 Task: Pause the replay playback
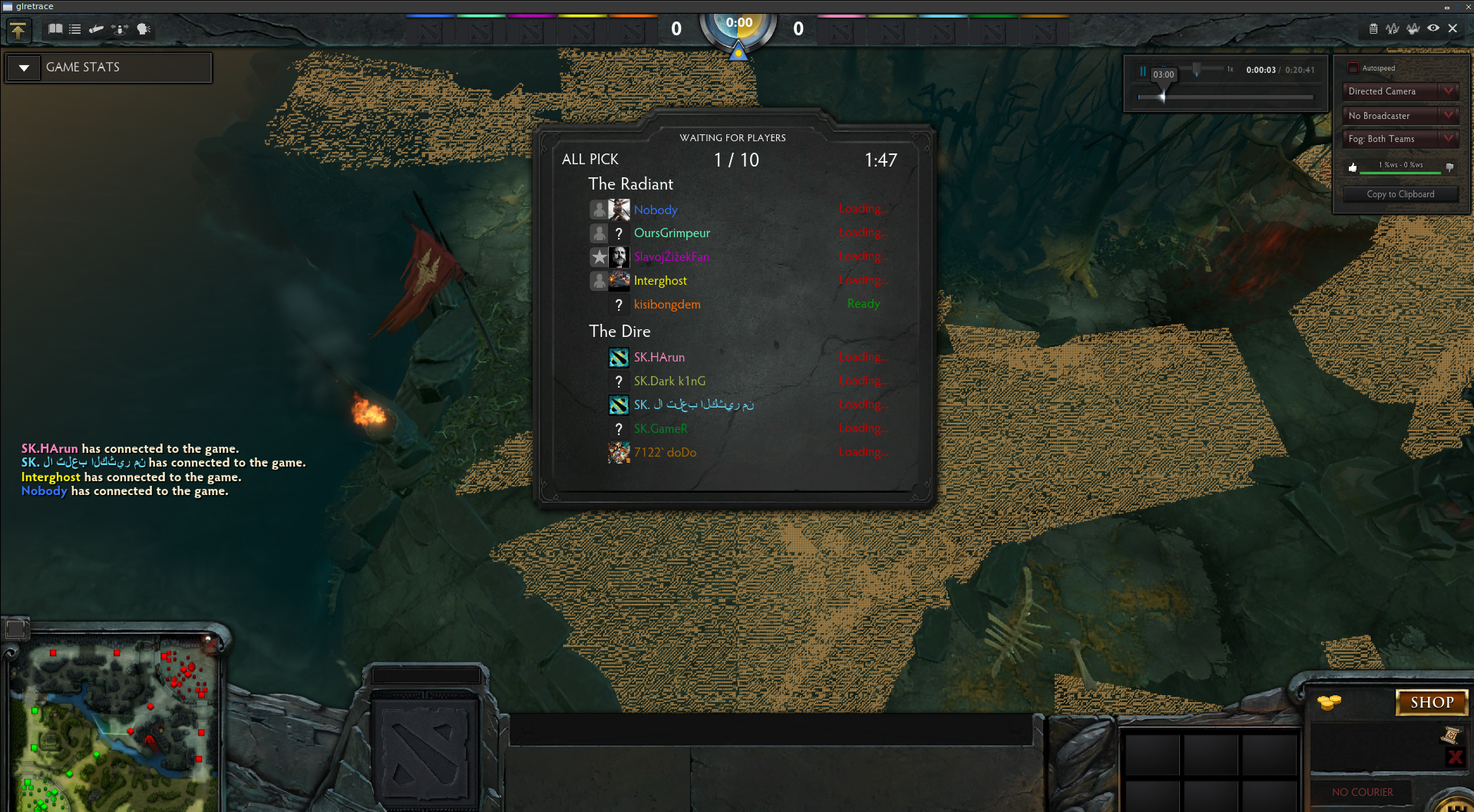click(1142, 71)
